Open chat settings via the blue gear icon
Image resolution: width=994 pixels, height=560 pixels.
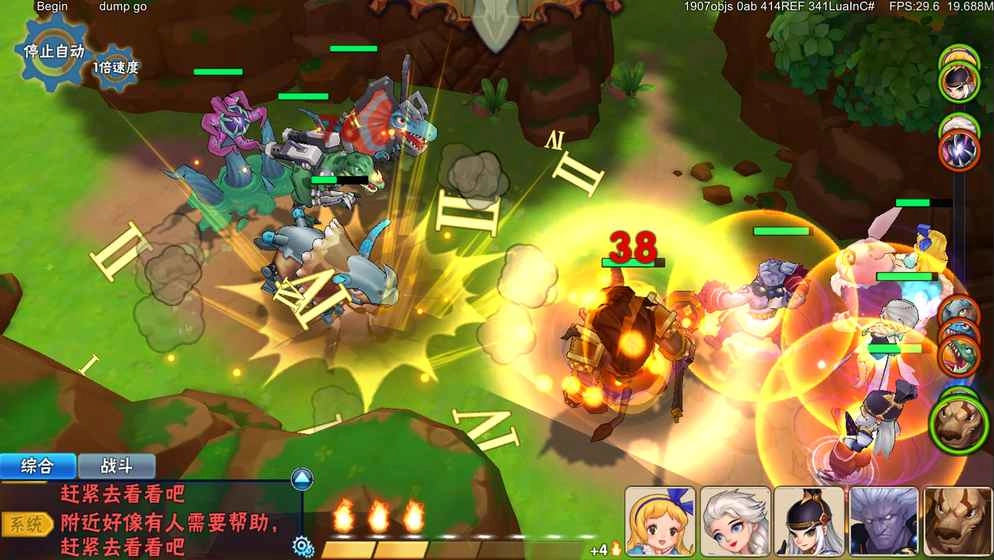point(302,545)
